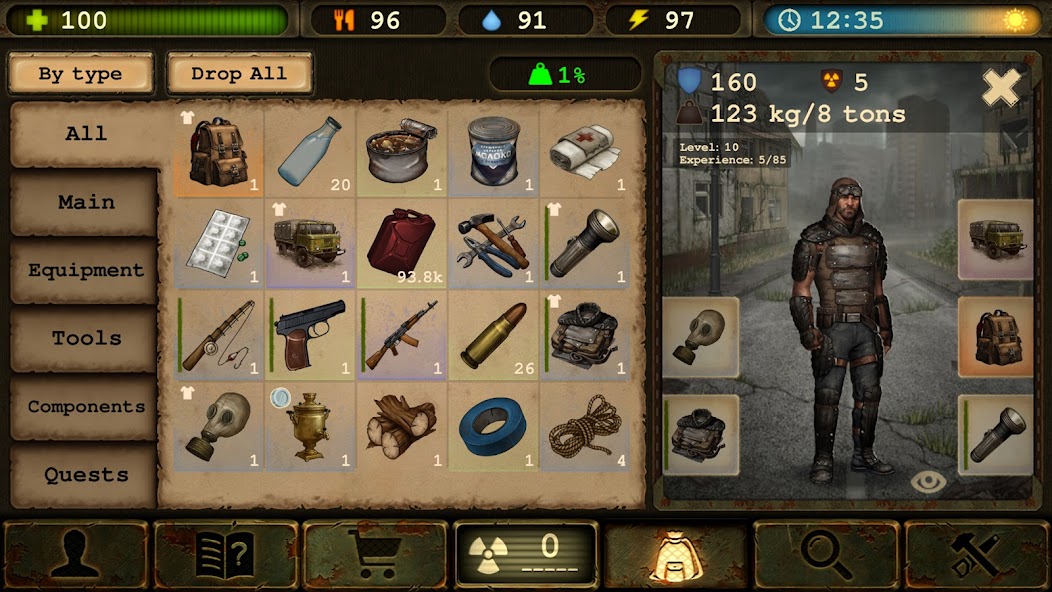Click the Drop All button
Viewport: 1052px width, 592px height.
239,74
